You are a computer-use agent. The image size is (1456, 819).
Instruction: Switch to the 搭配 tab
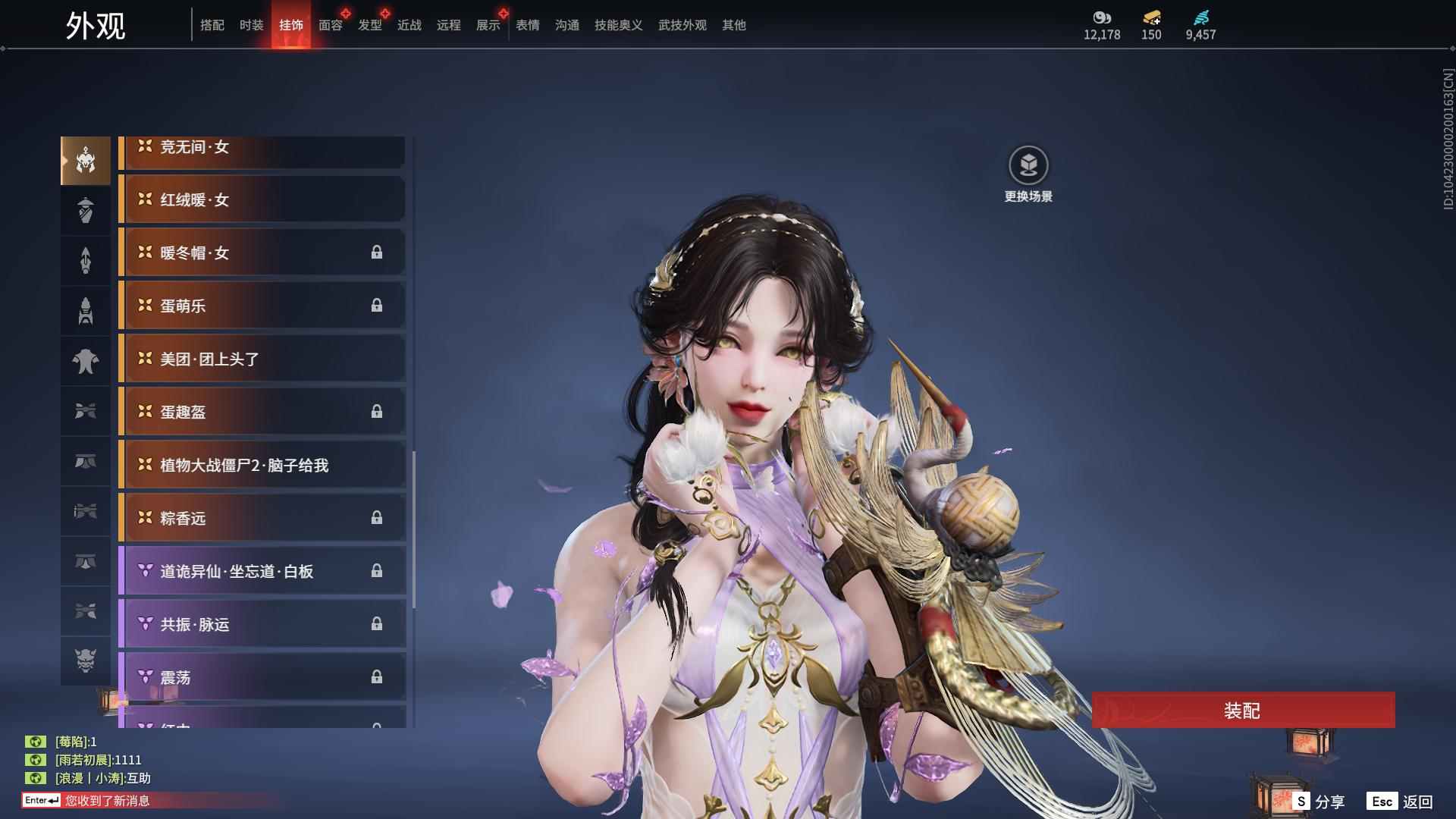tap(212, 25)
